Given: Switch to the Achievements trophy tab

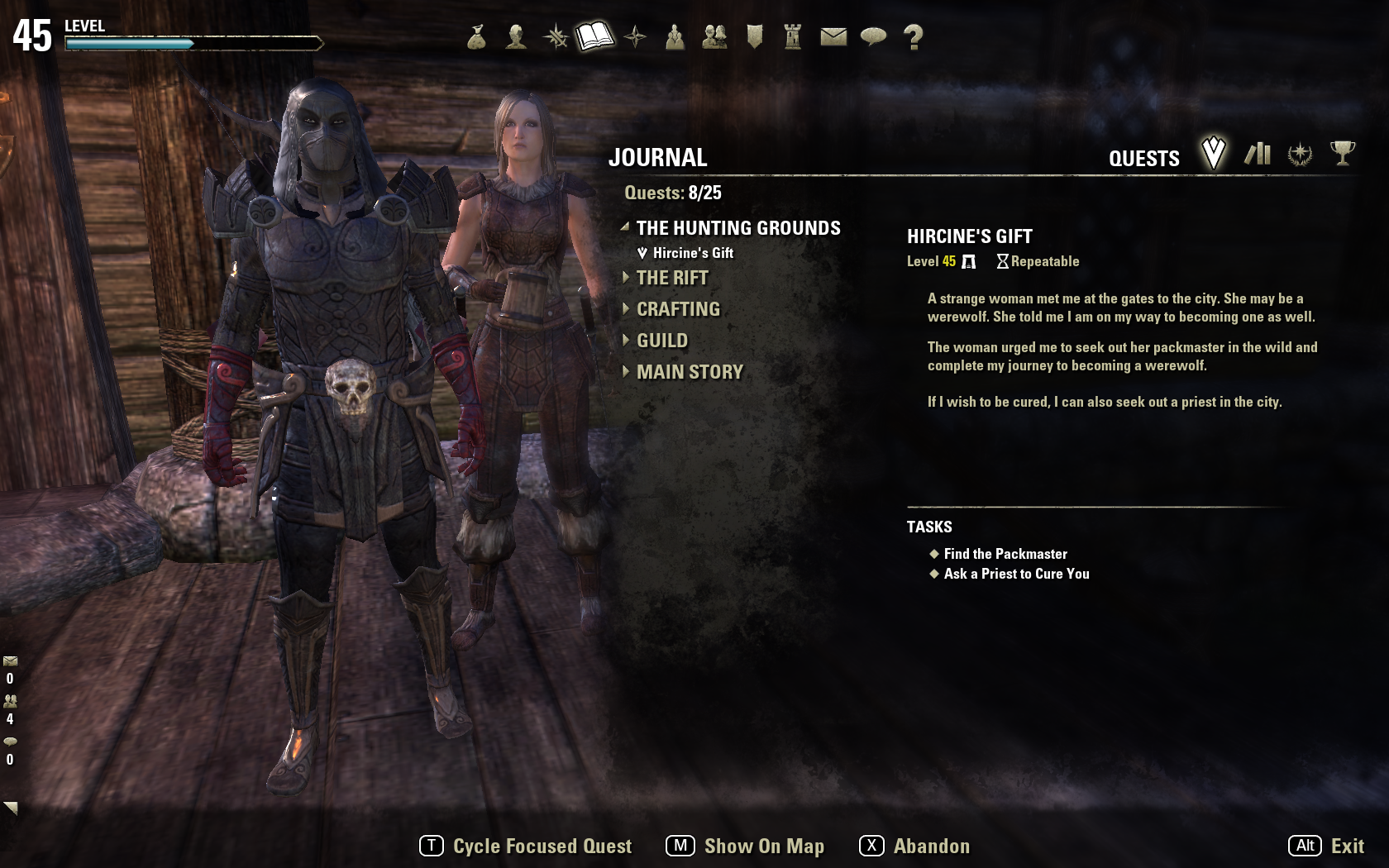Looking at the screenshot, I should pos(1343,153).
